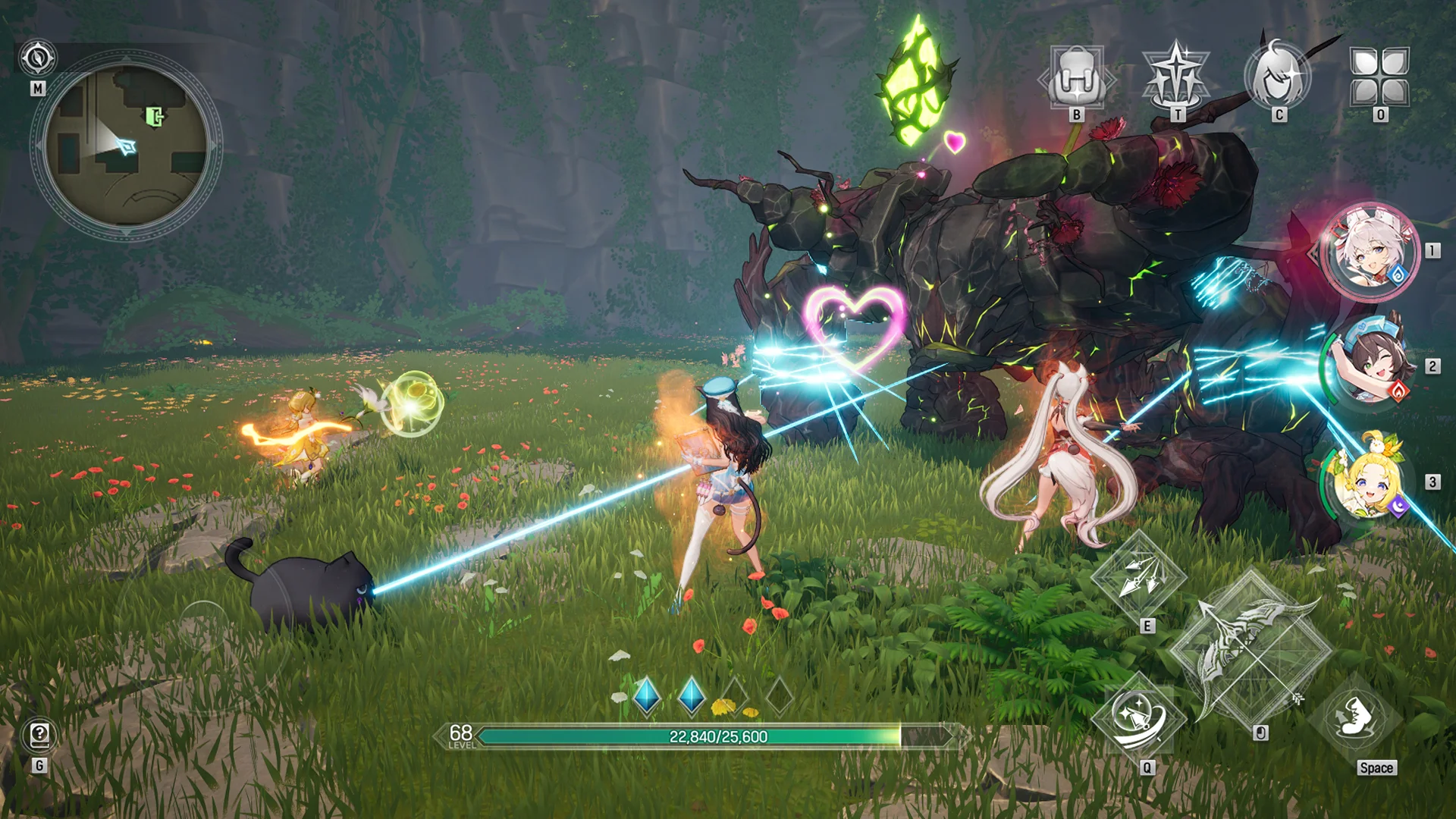
Task: Tap the dodge dash skill button
Action: coord(1355,718)
